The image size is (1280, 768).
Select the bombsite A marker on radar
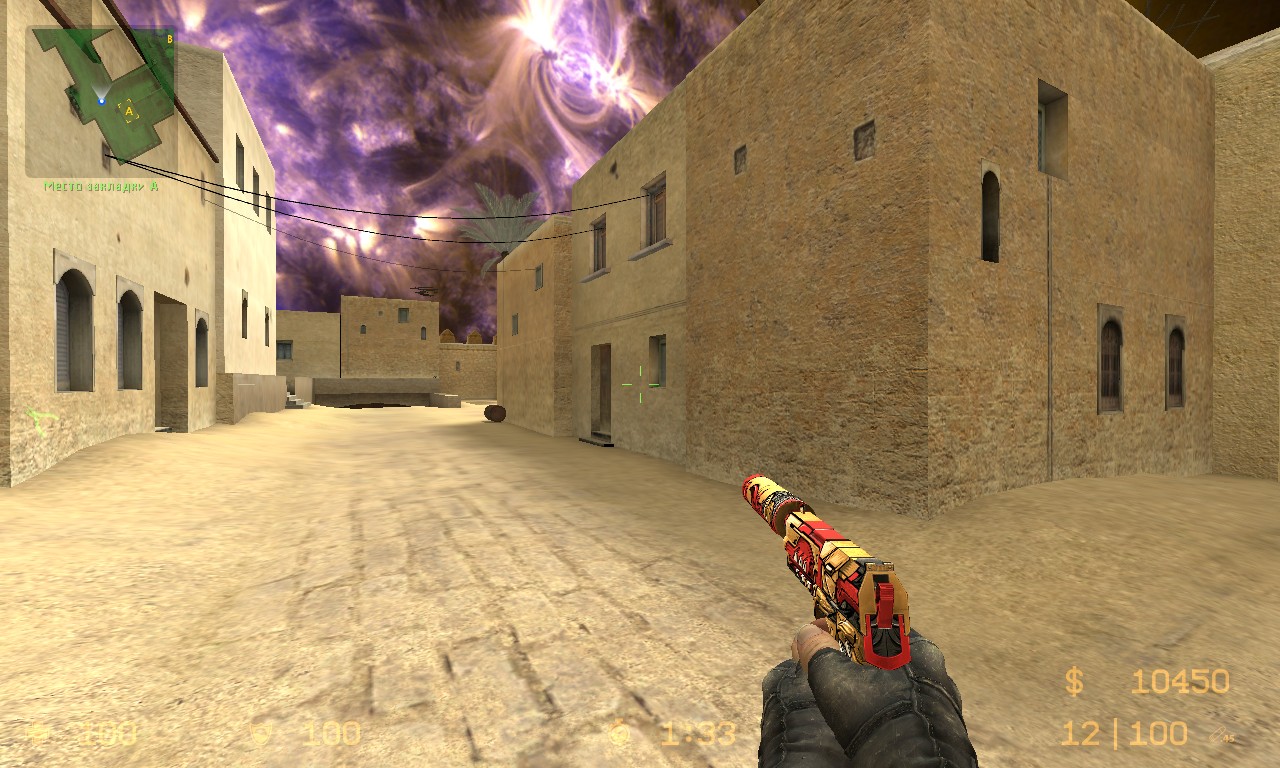(x=129, y=112)
